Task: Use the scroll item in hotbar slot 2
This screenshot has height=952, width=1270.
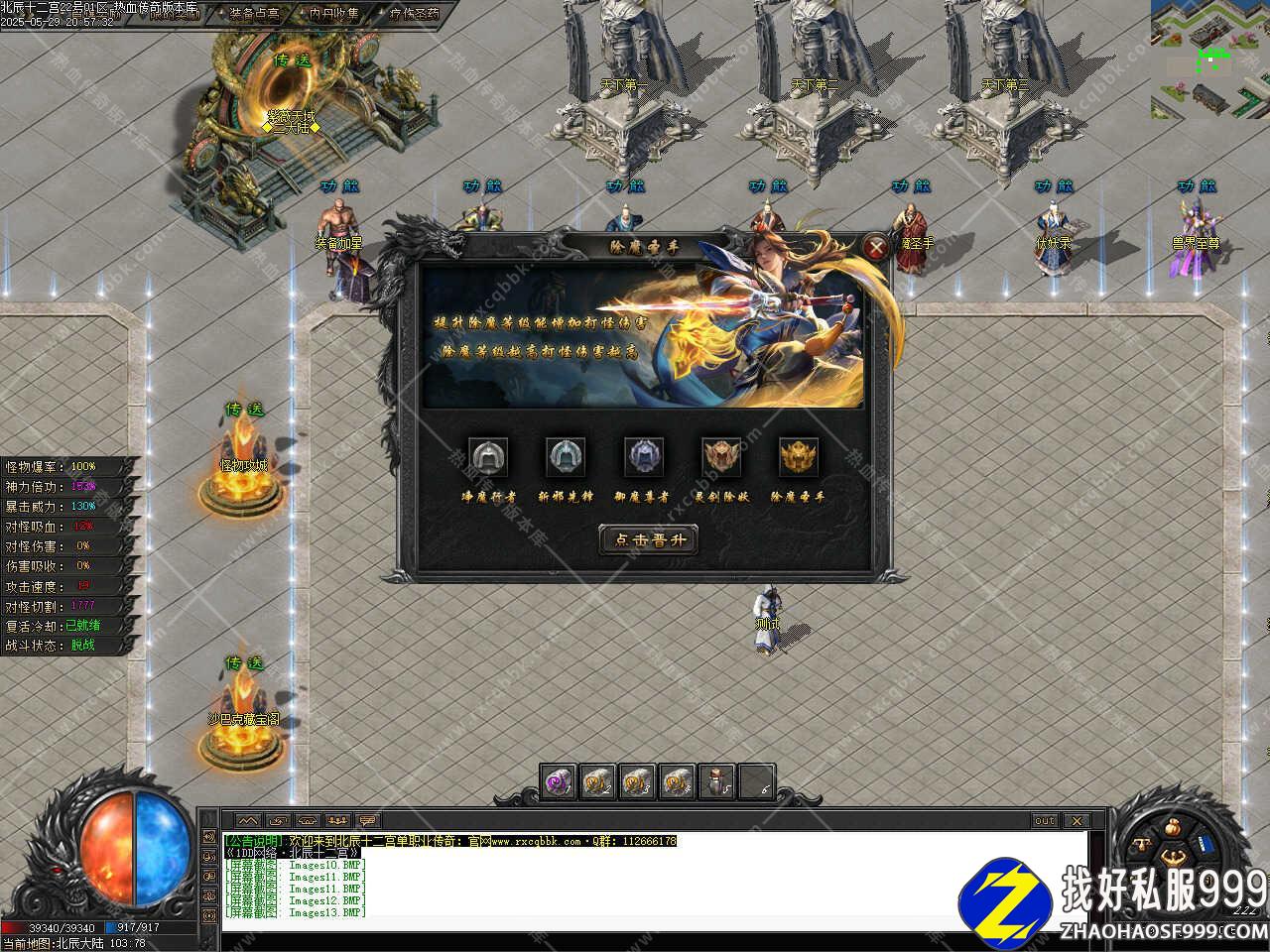Action: (x=597, y=782)
